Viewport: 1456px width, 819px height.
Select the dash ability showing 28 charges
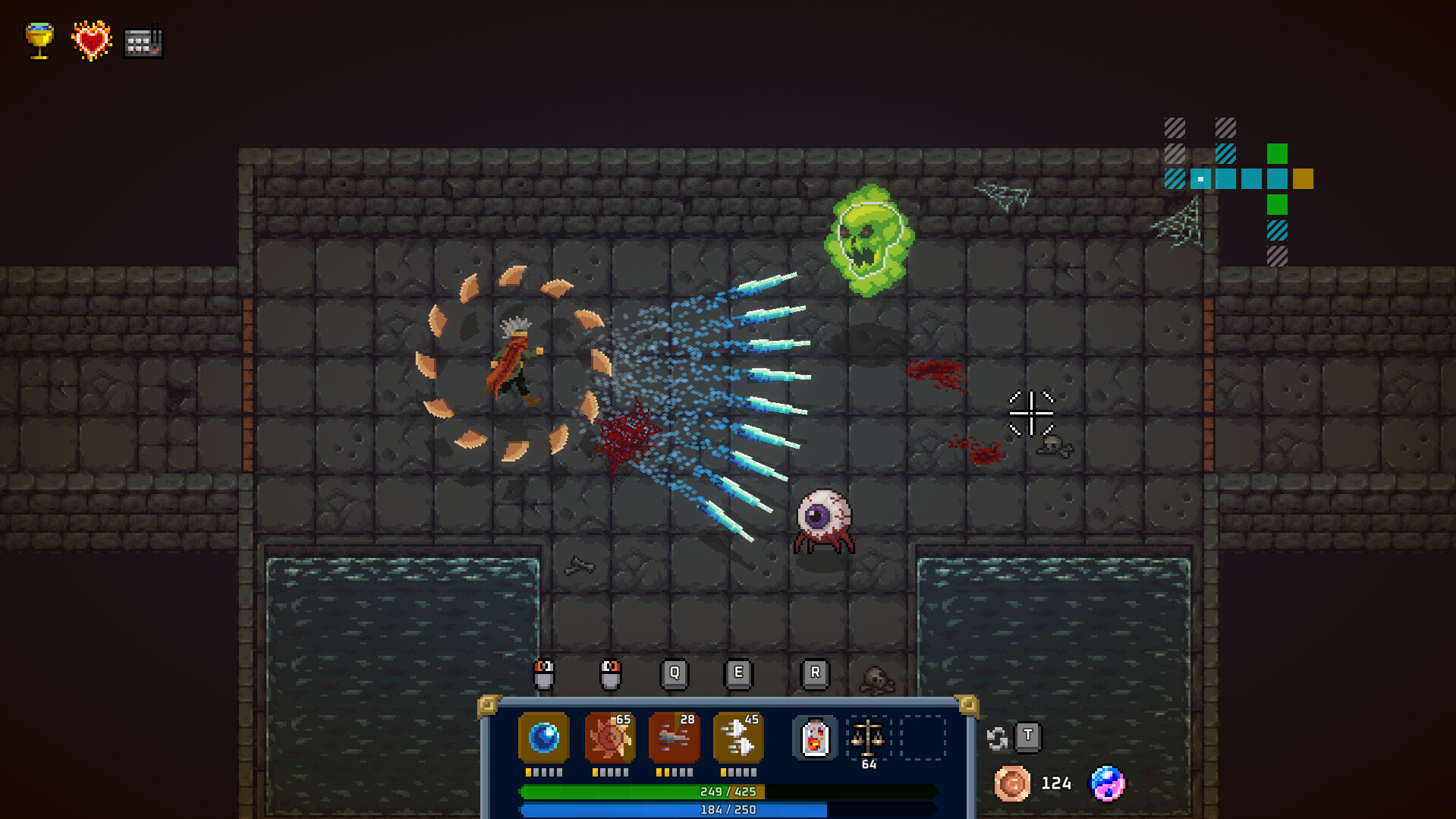tap(673, 737)
